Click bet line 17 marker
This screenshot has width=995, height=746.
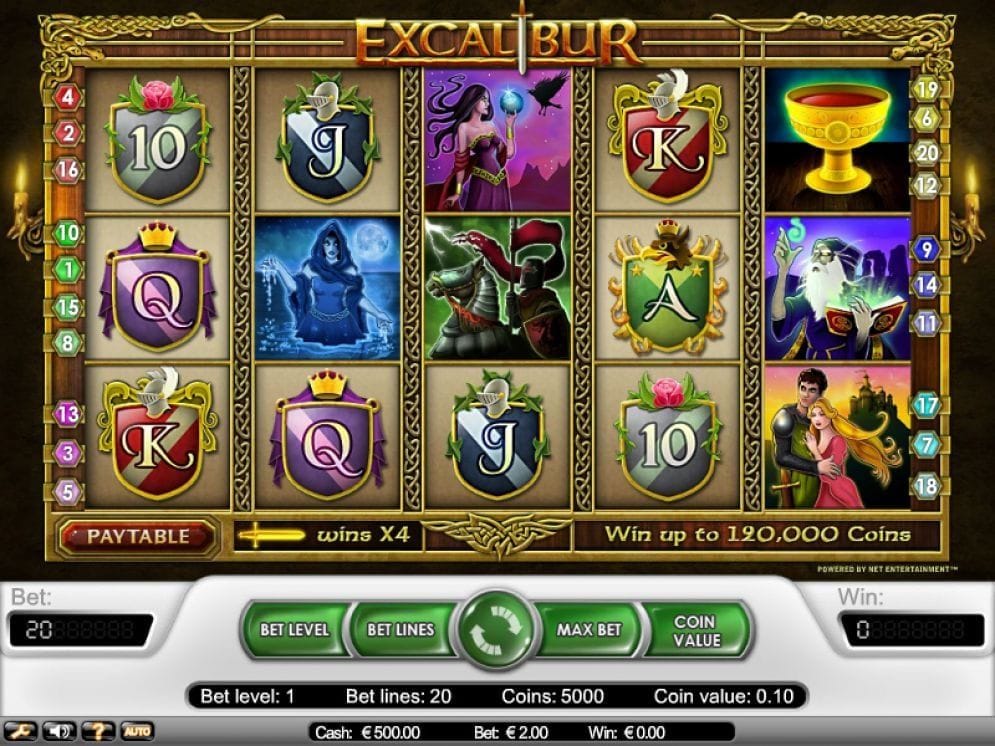(927, 406)
